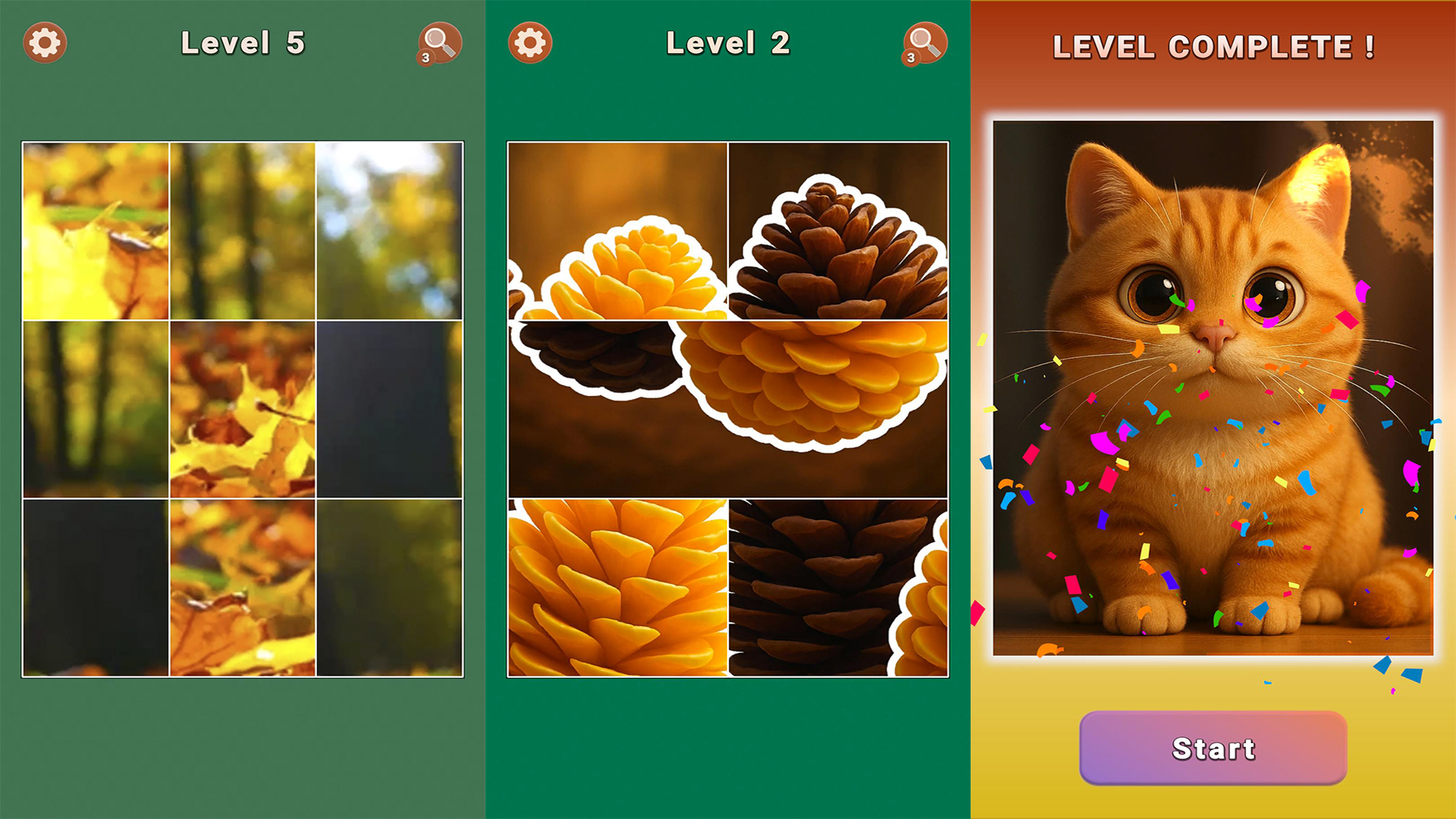Click the Level 2 header title
This screenshot has height=819, width=1456.
pos(728,43)
